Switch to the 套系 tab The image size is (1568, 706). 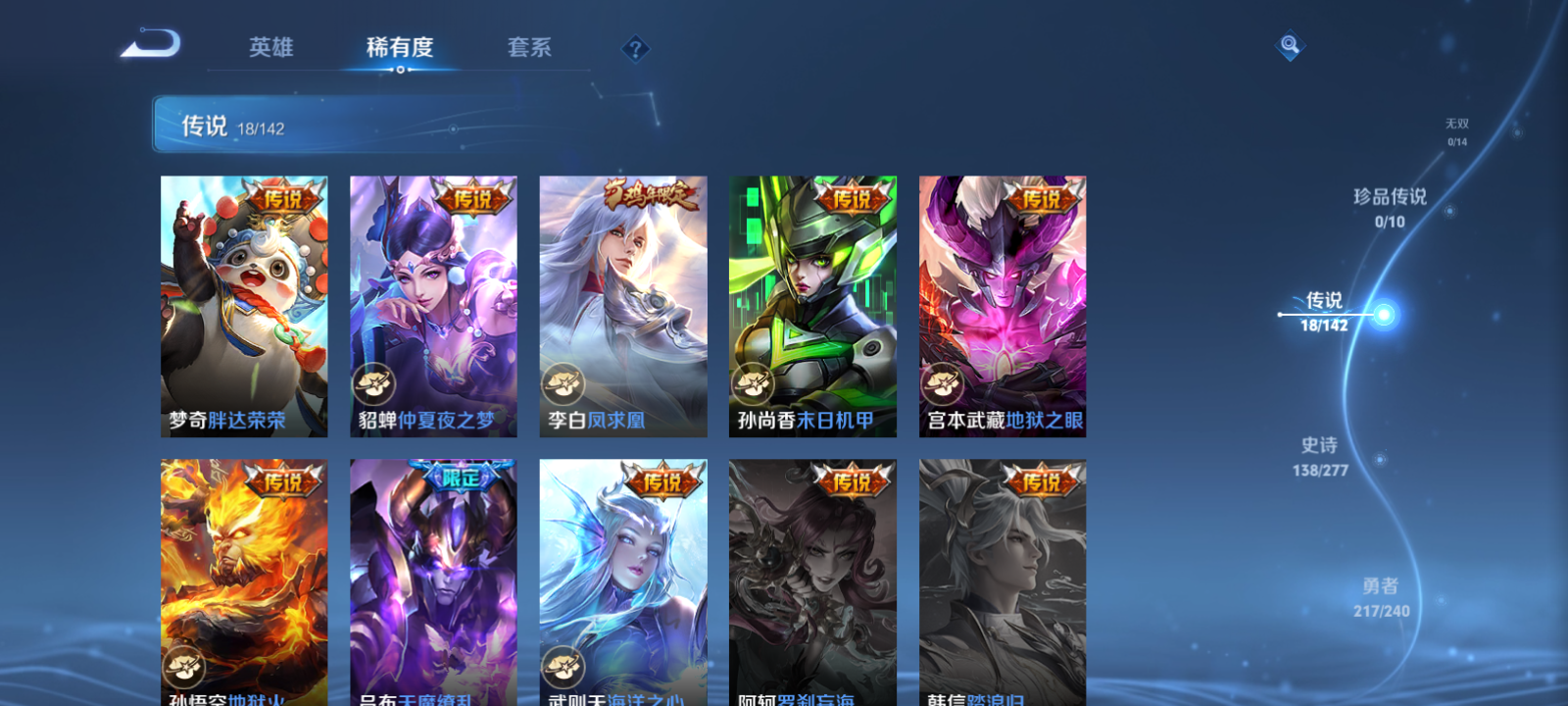tap(529, 48)
